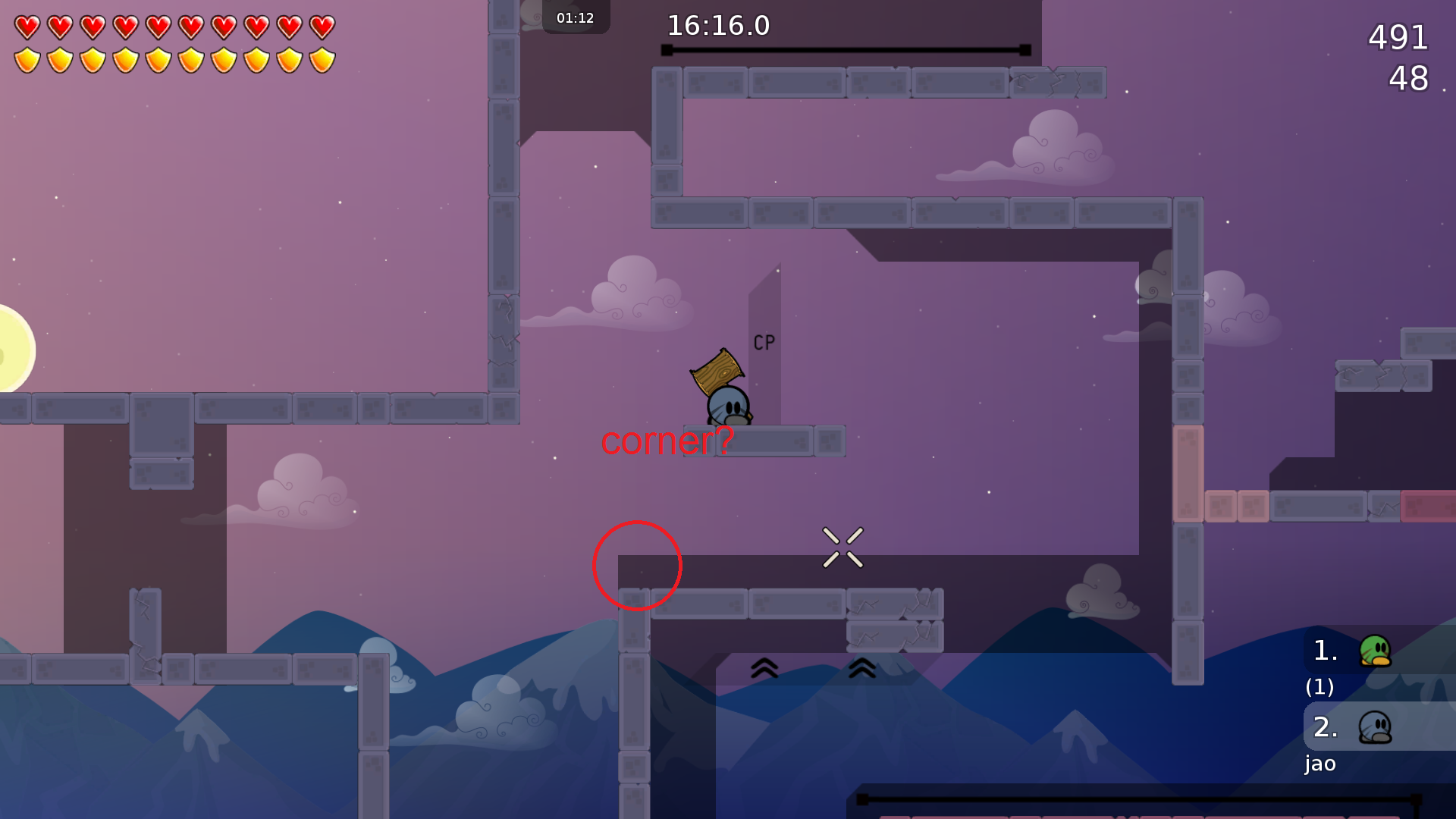This screenshot has width=1456, height=819.
Task: Expand the leaderboard label showing (1)
Action: click(x=1319, y=688)
